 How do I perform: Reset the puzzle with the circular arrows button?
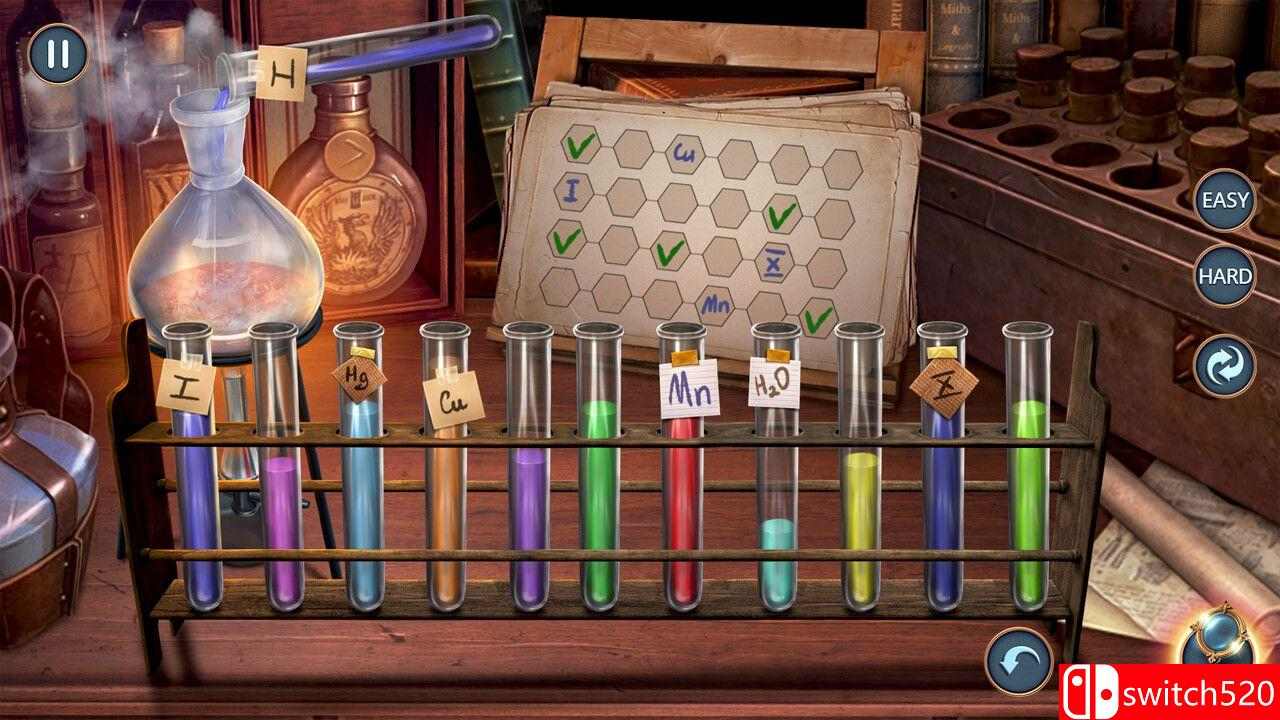[x=1225, y=367]
